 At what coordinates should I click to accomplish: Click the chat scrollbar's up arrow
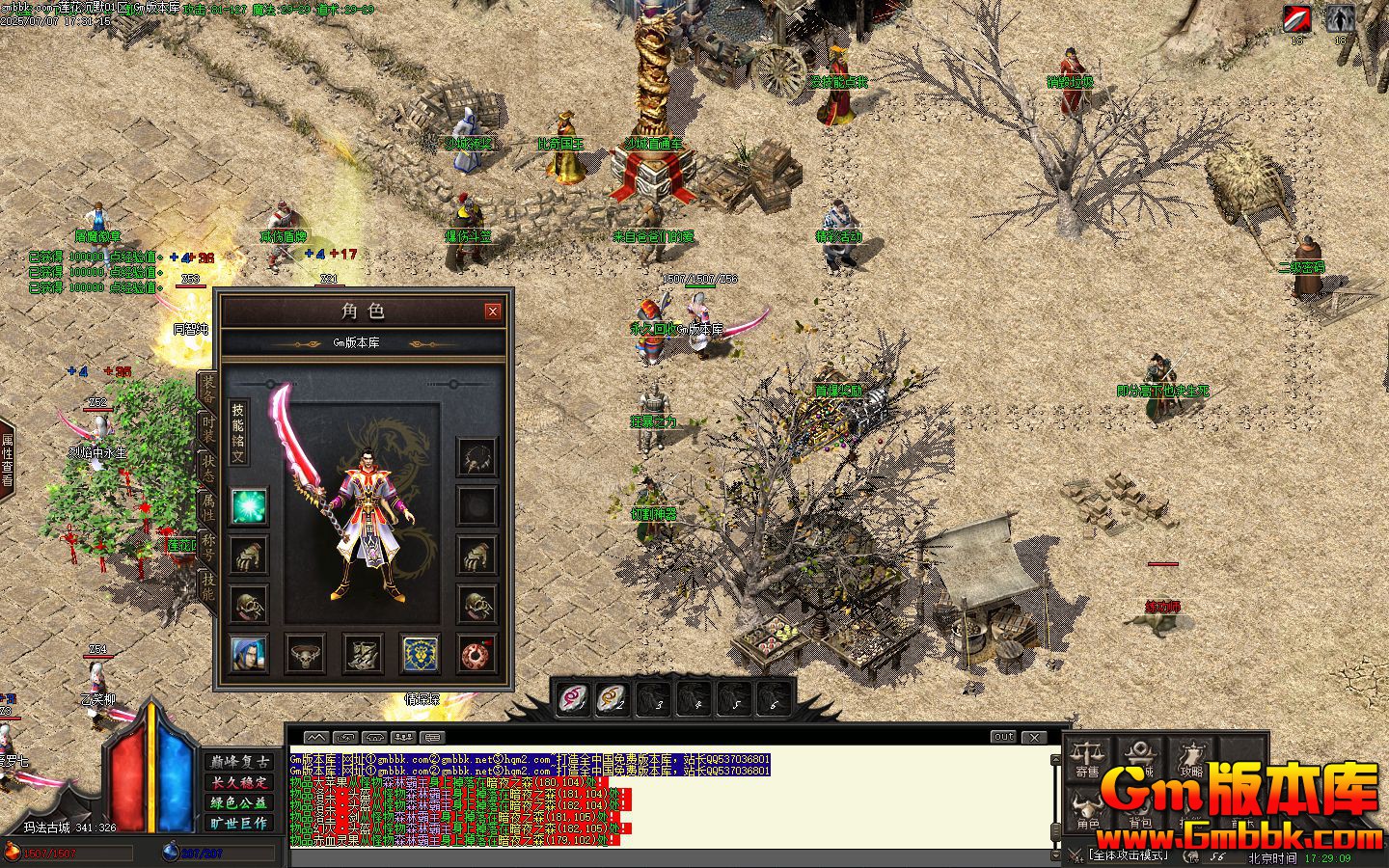[1054, 759]
